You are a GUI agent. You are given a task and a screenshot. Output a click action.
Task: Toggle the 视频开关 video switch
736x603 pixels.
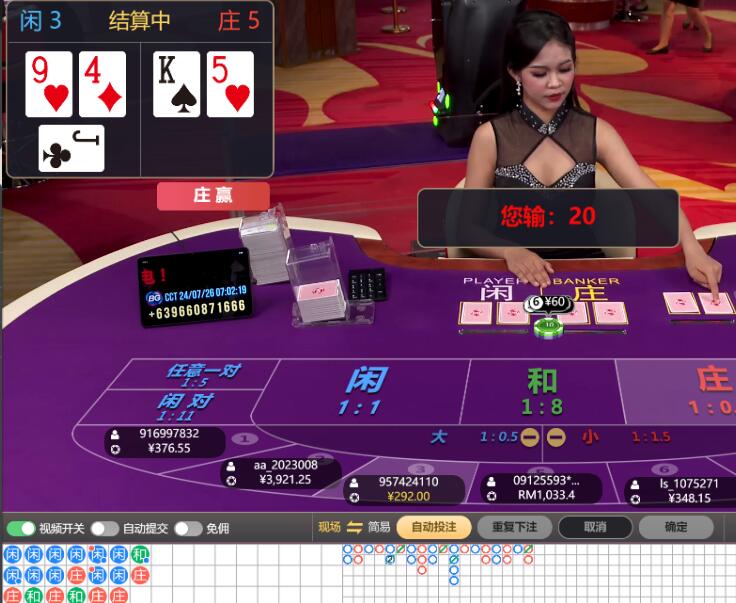[21, 528]
